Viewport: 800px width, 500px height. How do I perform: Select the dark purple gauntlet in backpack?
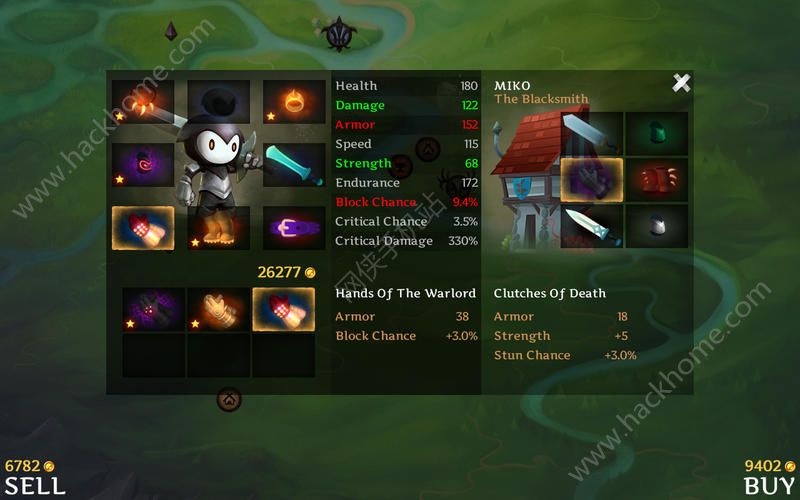(x=153, y=309)
